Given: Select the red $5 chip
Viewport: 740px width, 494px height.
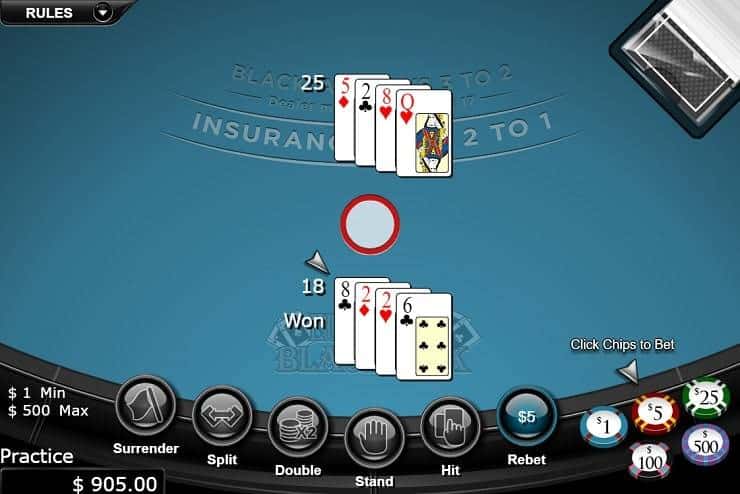Looking at the screenshot, I should pos(655,412).
